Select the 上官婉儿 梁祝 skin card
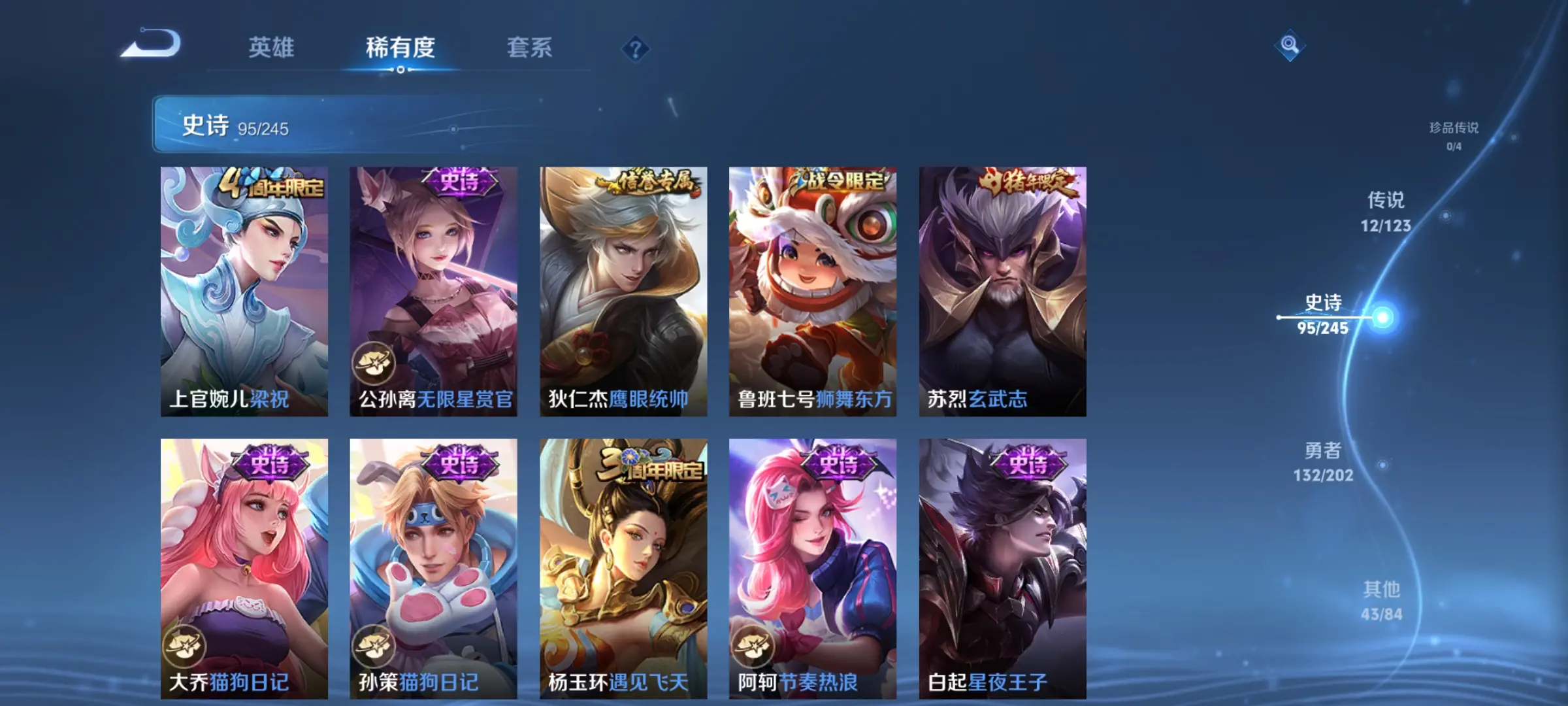This screenshot has width=1568, height=706. 244,291
